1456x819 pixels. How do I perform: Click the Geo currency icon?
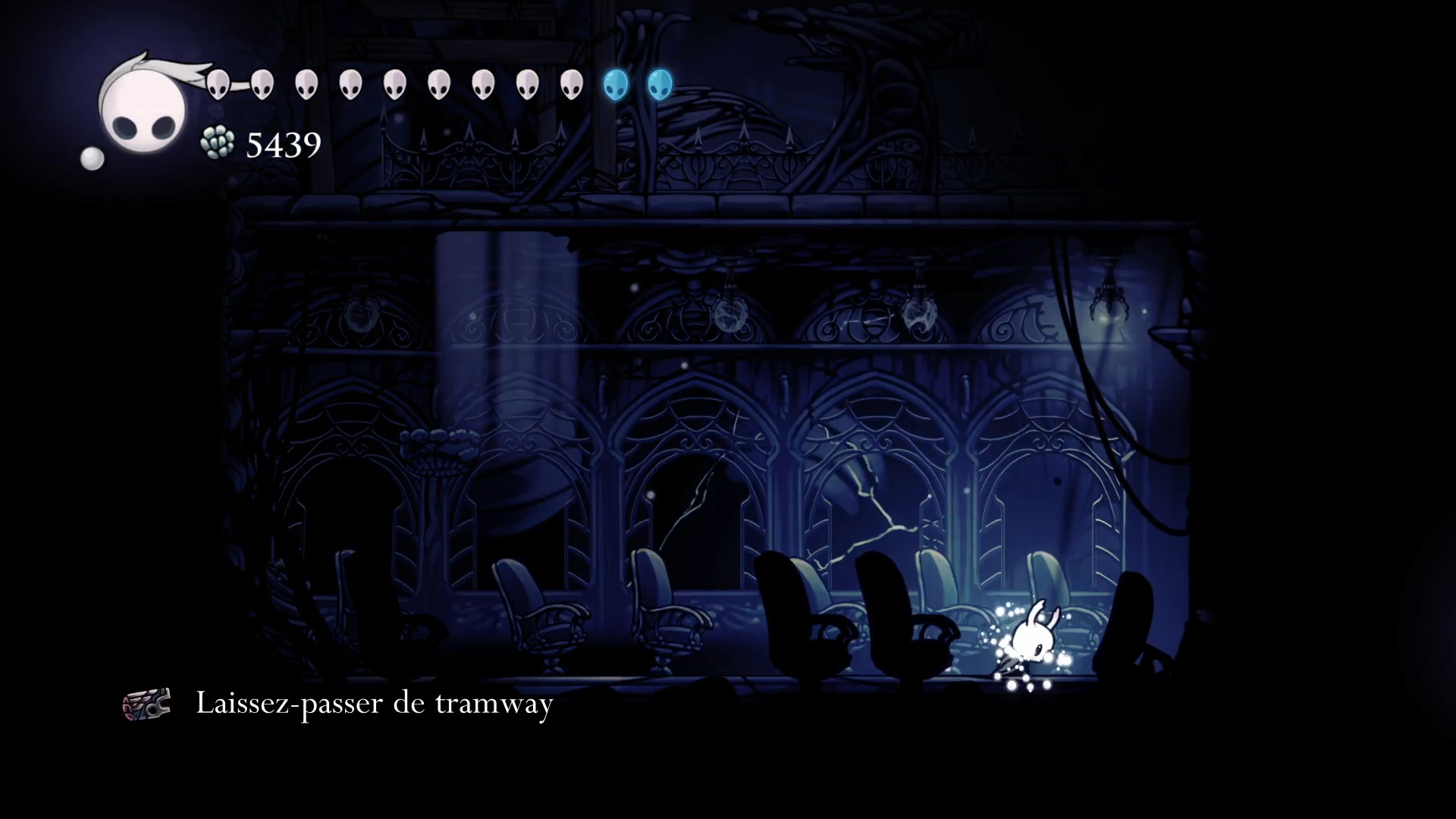pos(218,143)
